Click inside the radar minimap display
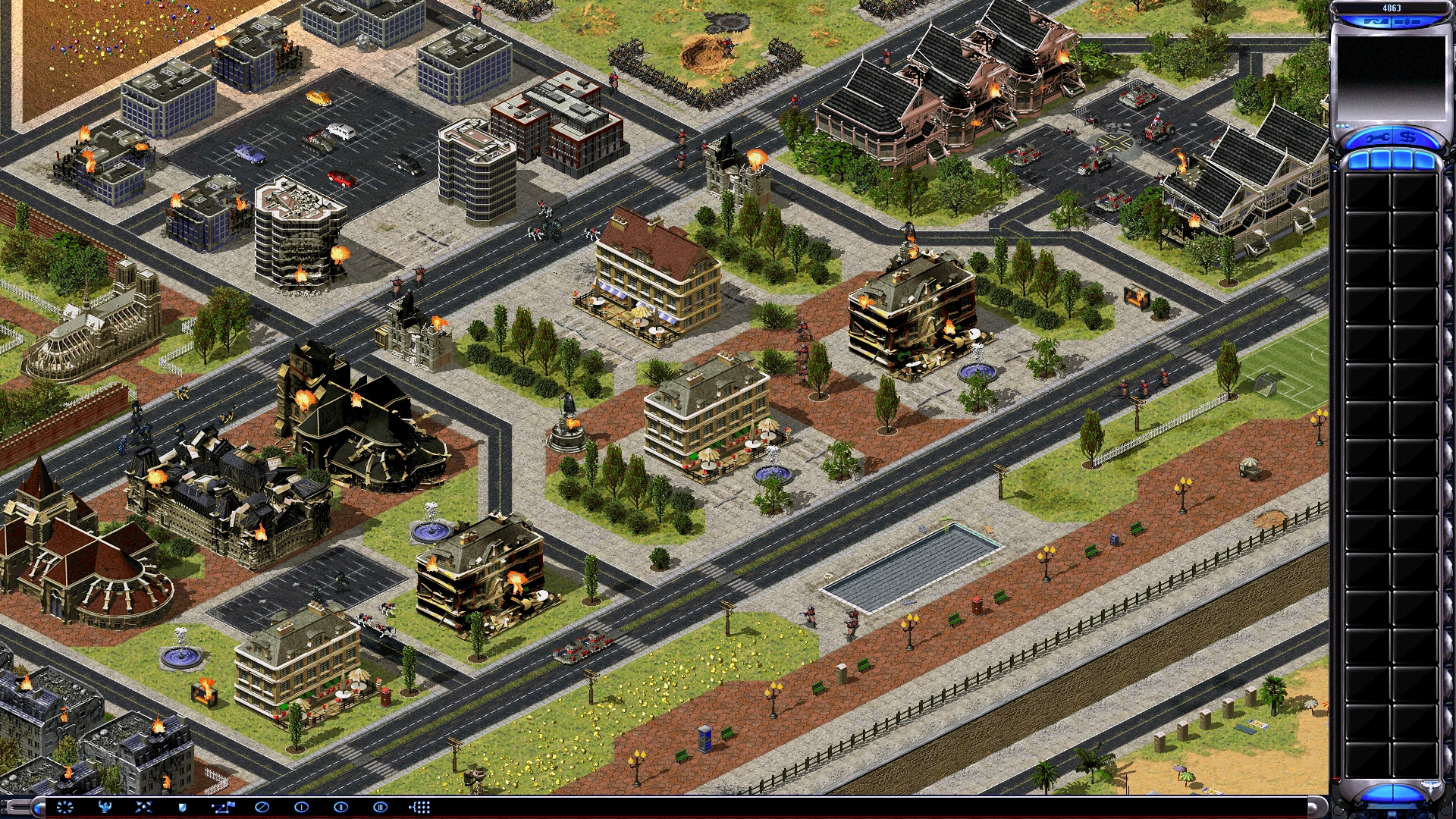This screenshot has width=1456, height=819. (x=1391, y=76)
